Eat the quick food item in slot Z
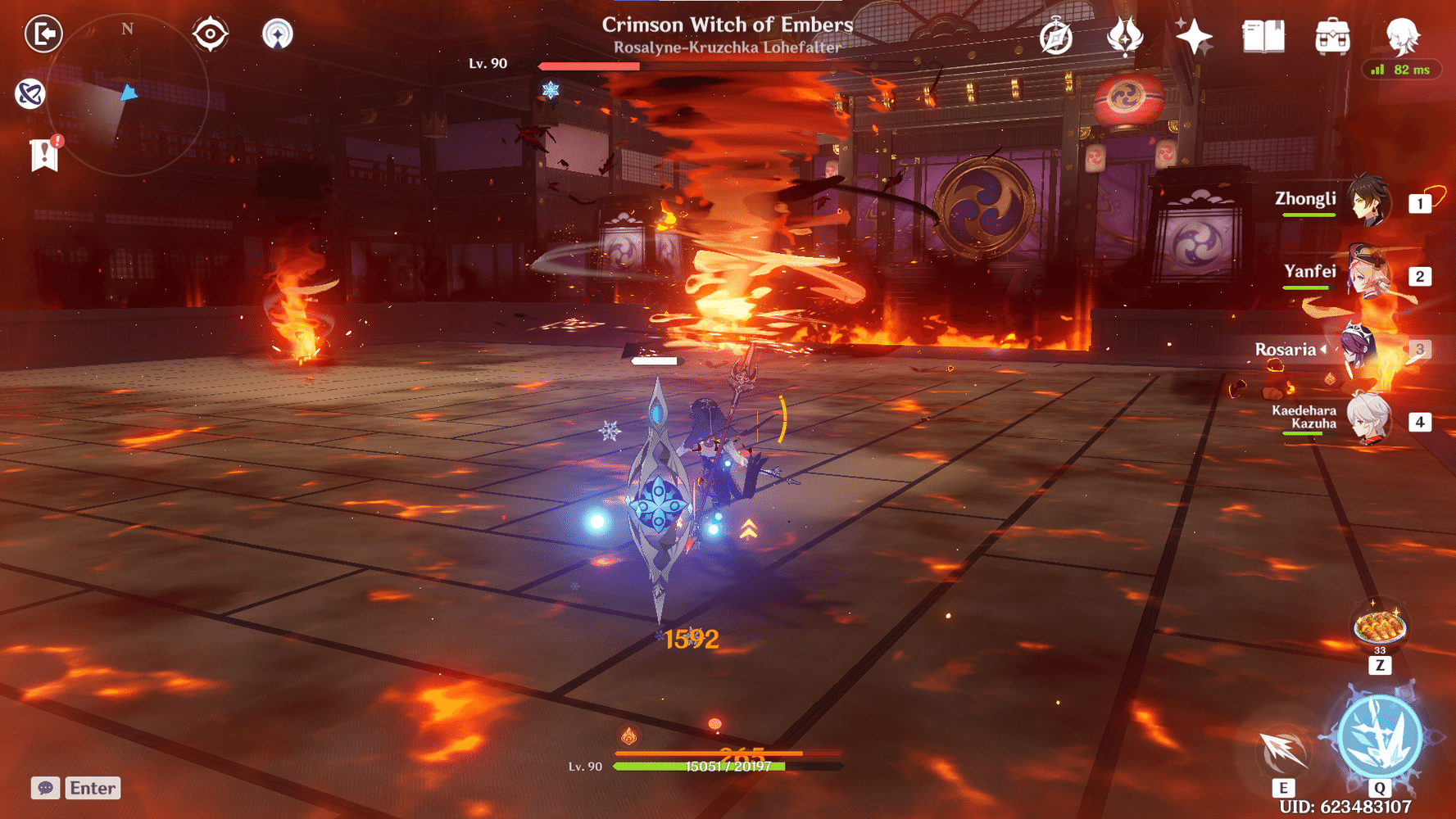The width and height of the screenshot is (1456, 819). 1379,625
